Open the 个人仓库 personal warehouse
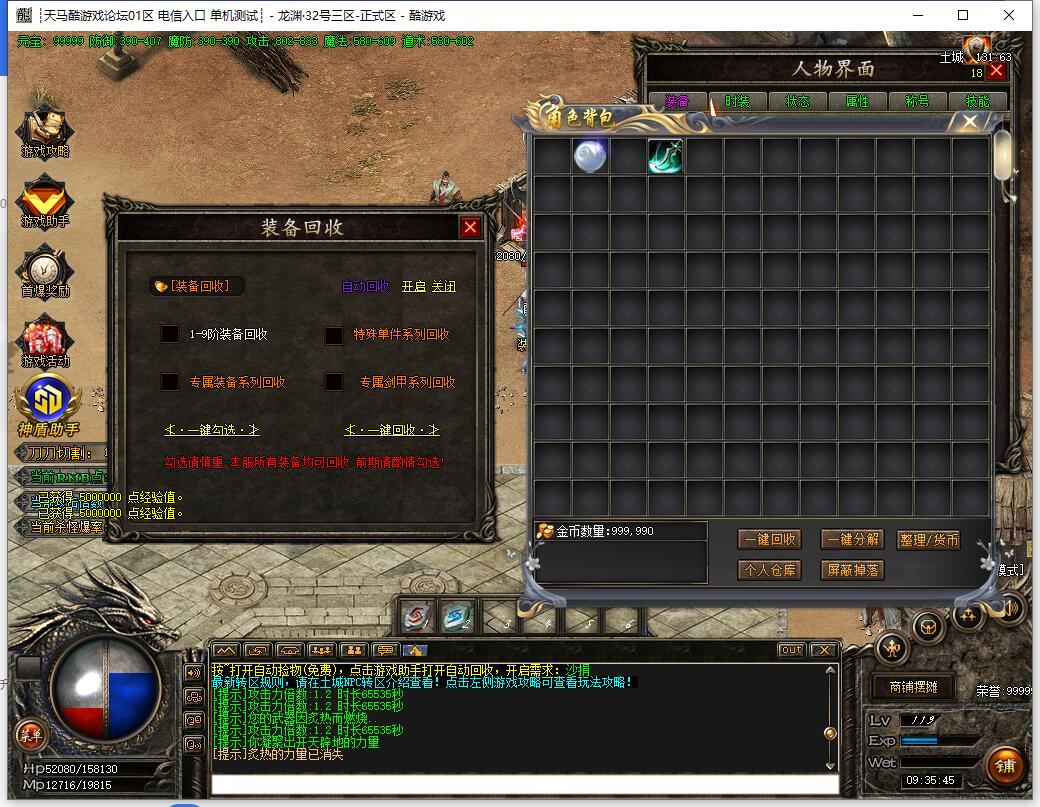Image resolution: width=1040 pixels, height=807 pixels. [769, 570]
